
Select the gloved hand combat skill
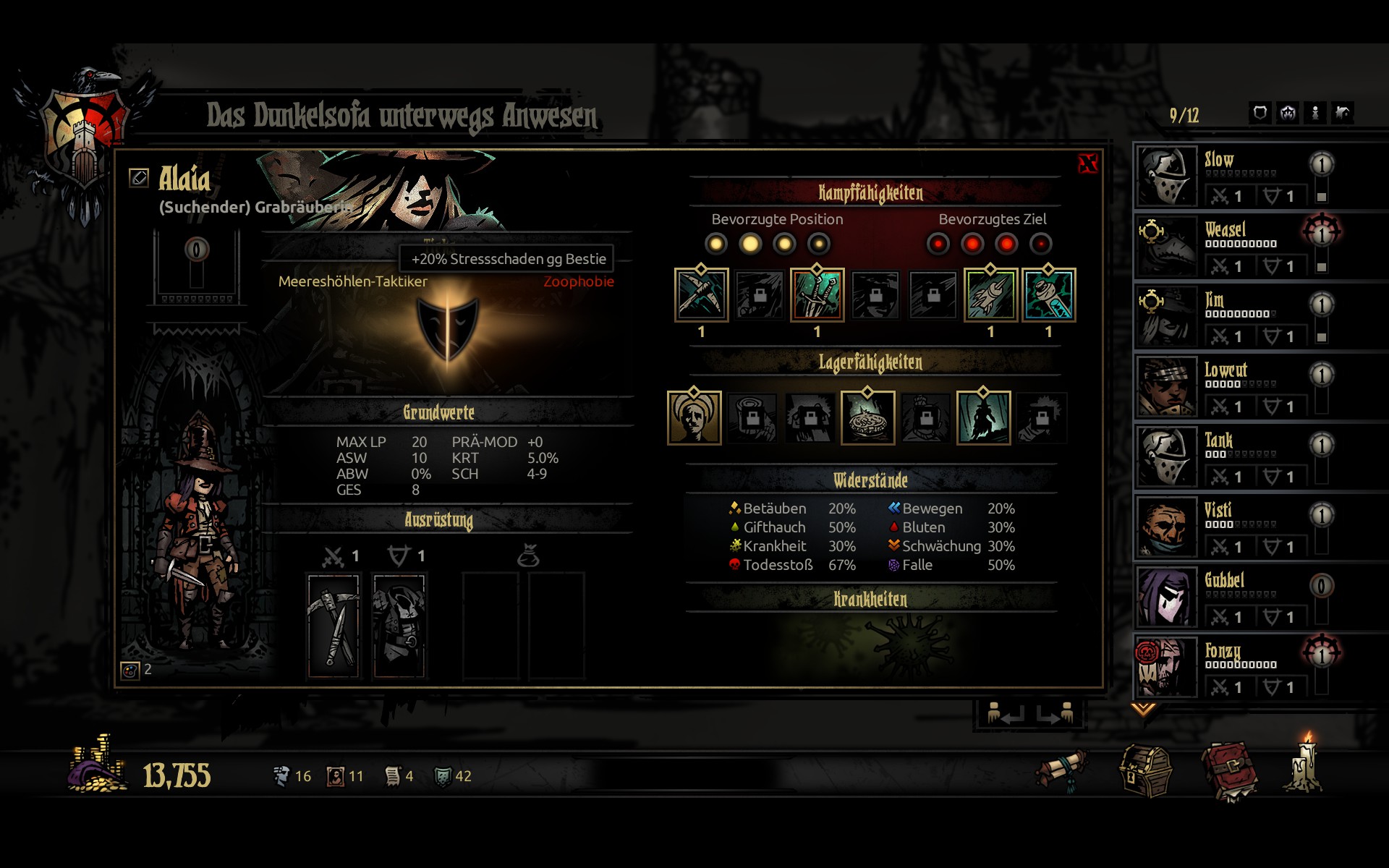990,295
